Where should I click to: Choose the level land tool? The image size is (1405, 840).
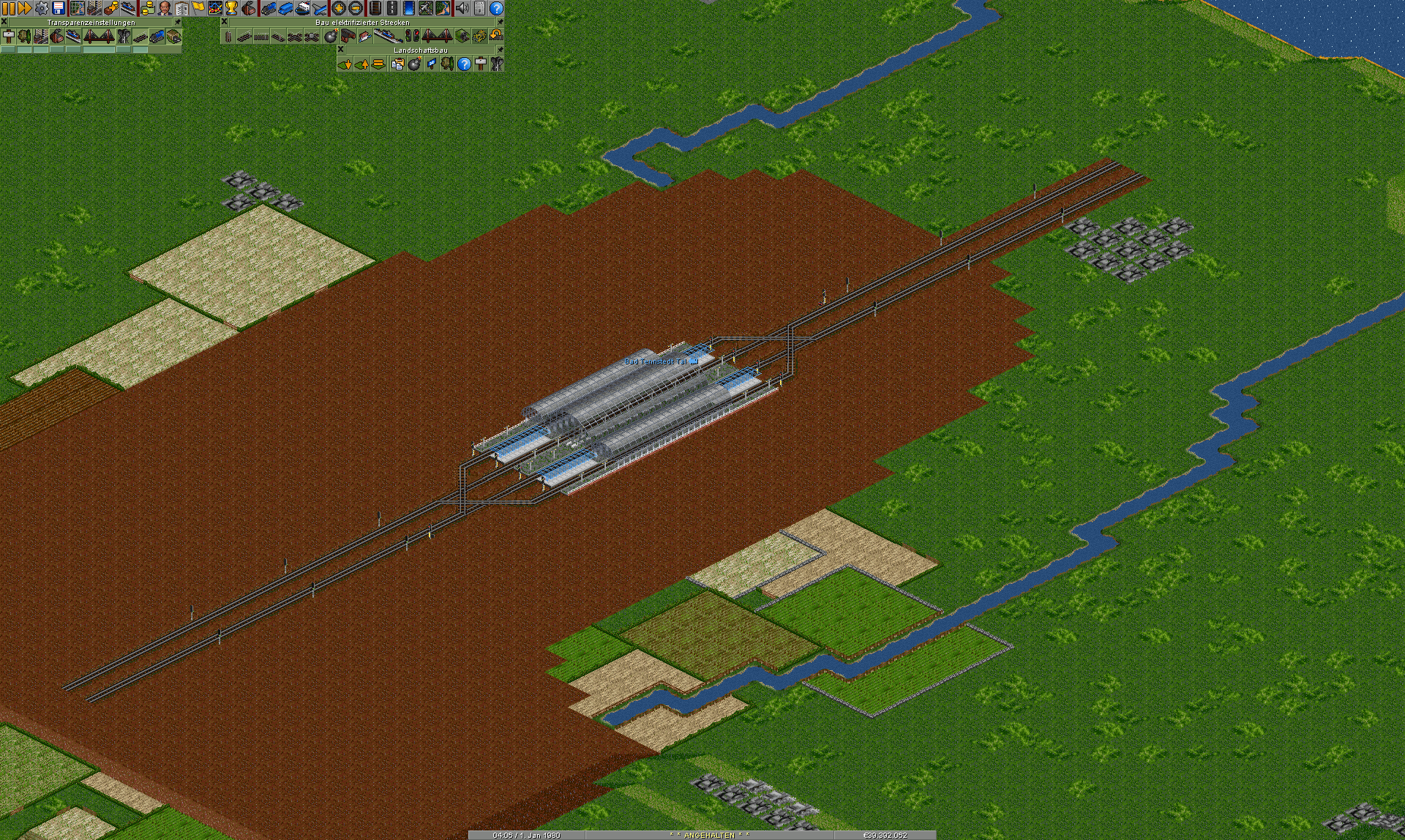click(x=378, y=64)
